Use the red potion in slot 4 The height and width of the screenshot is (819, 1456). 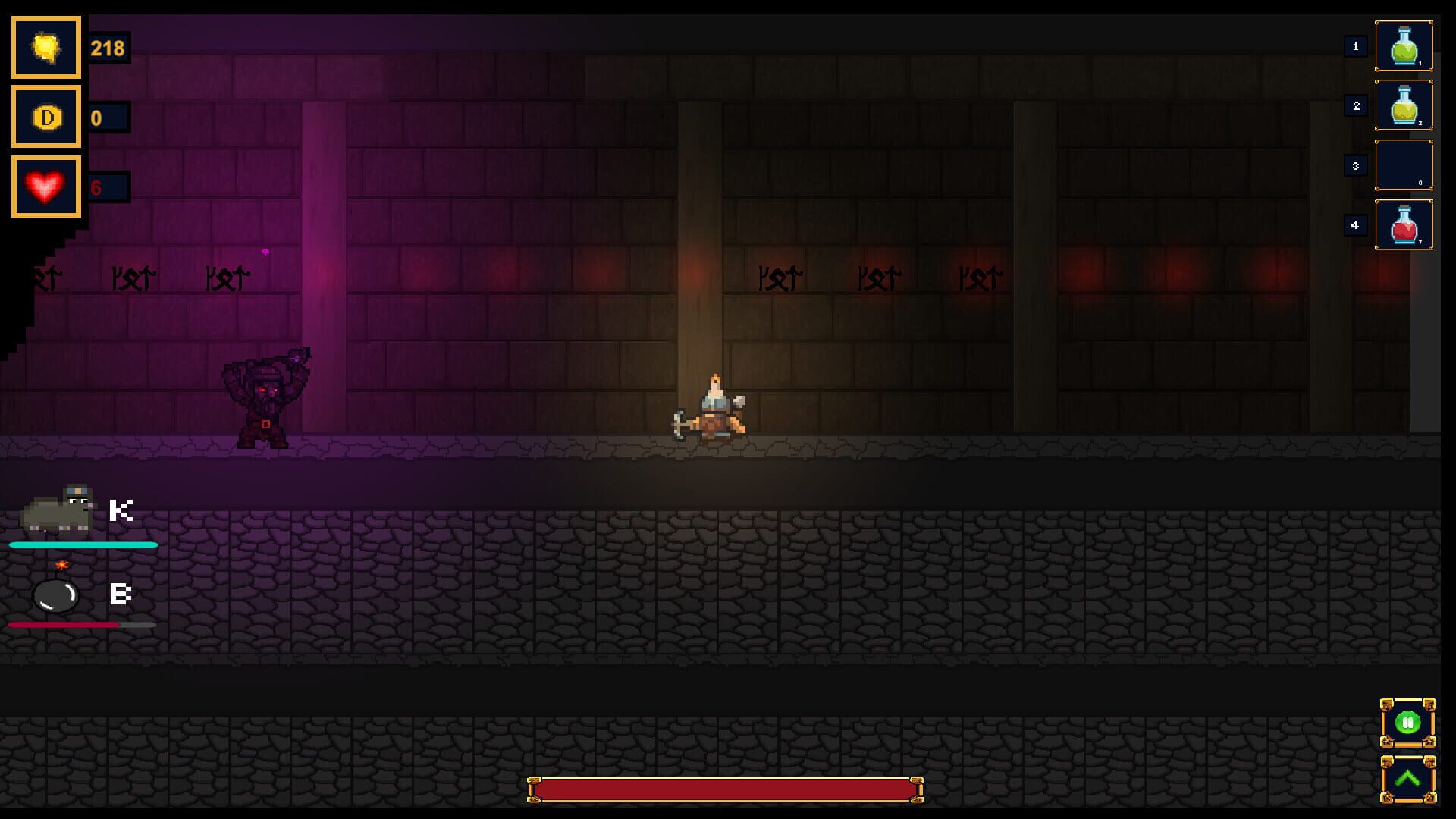click(1404, 224)
